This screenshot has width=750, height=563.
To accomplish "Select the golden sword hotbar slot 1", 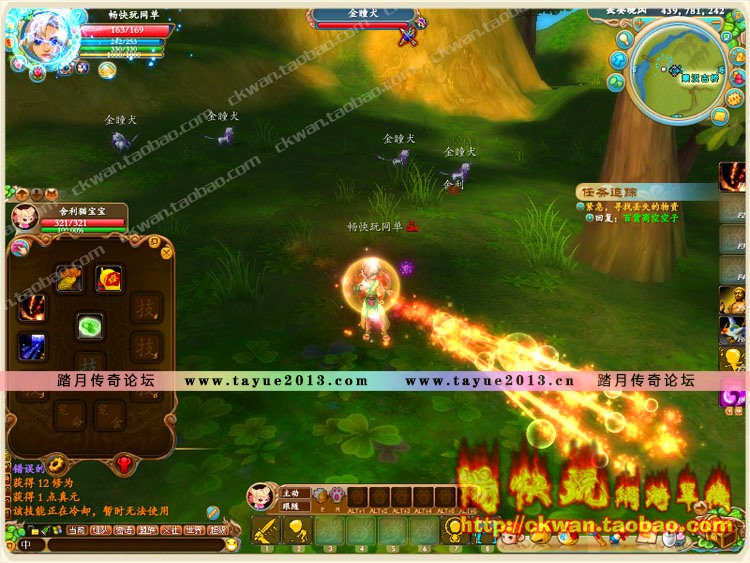I will 266,530.
